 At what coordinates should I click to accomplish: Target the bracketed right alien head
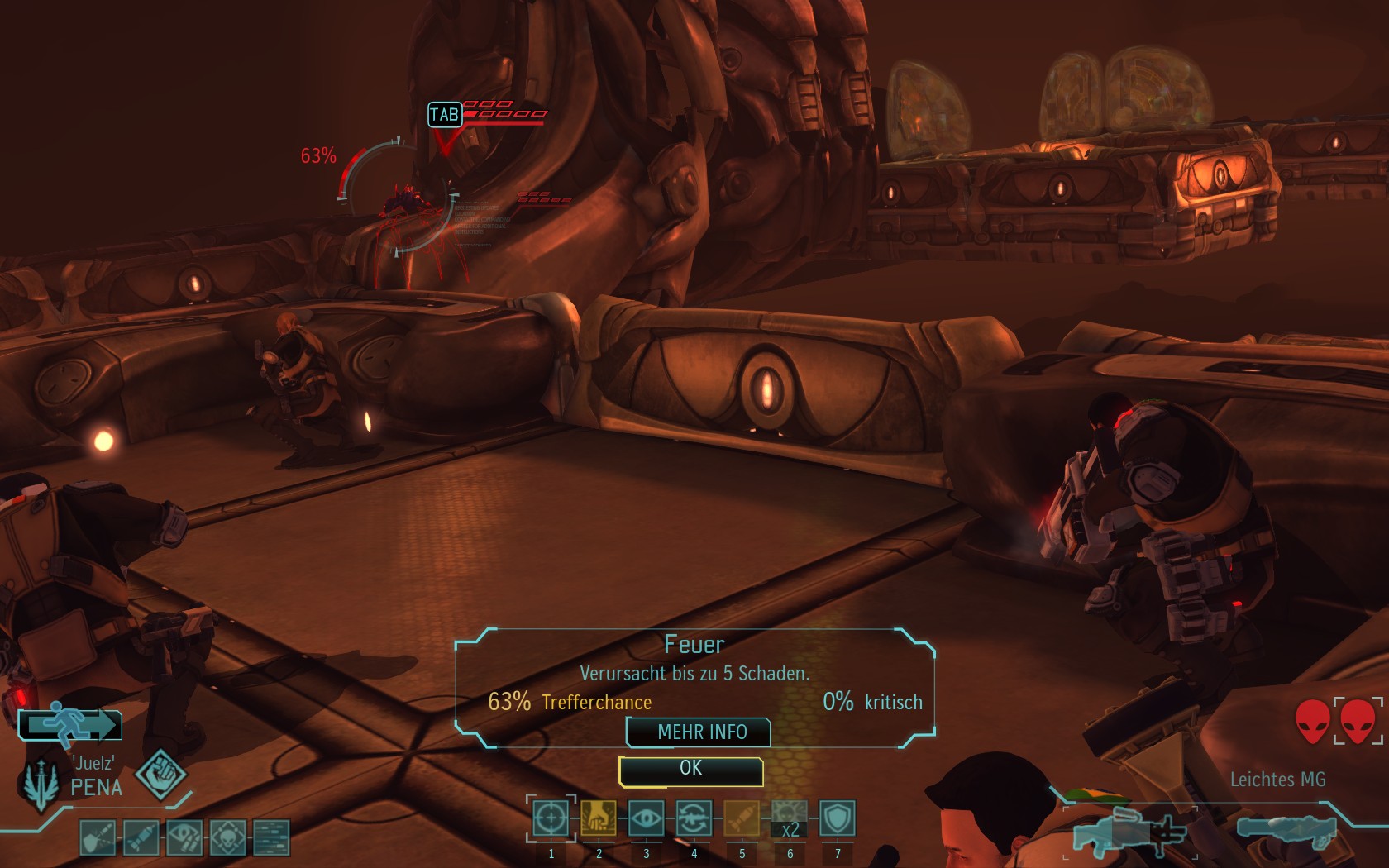[1358, 721]
